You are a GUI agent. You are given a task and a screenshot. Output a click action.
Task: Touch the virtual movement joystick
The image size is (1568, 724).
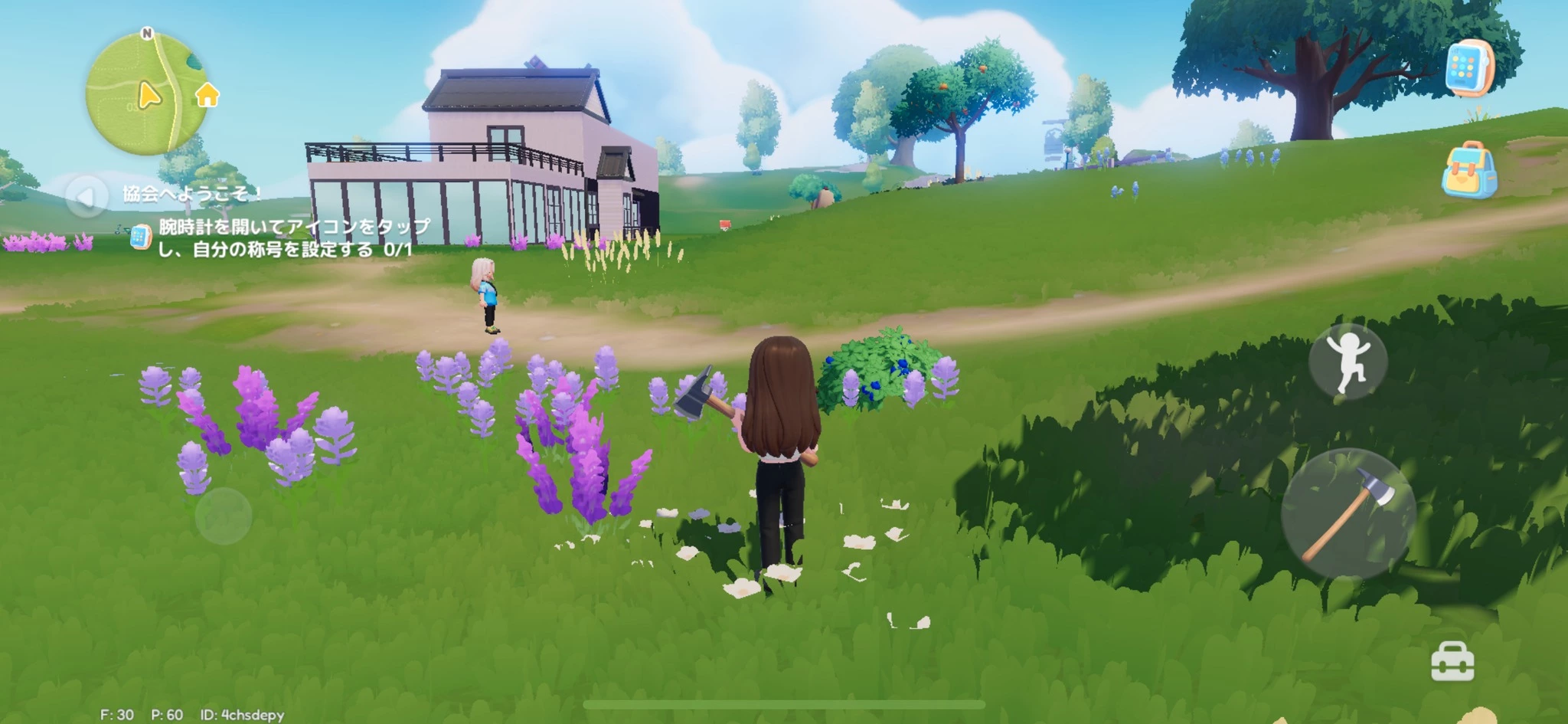223,516
